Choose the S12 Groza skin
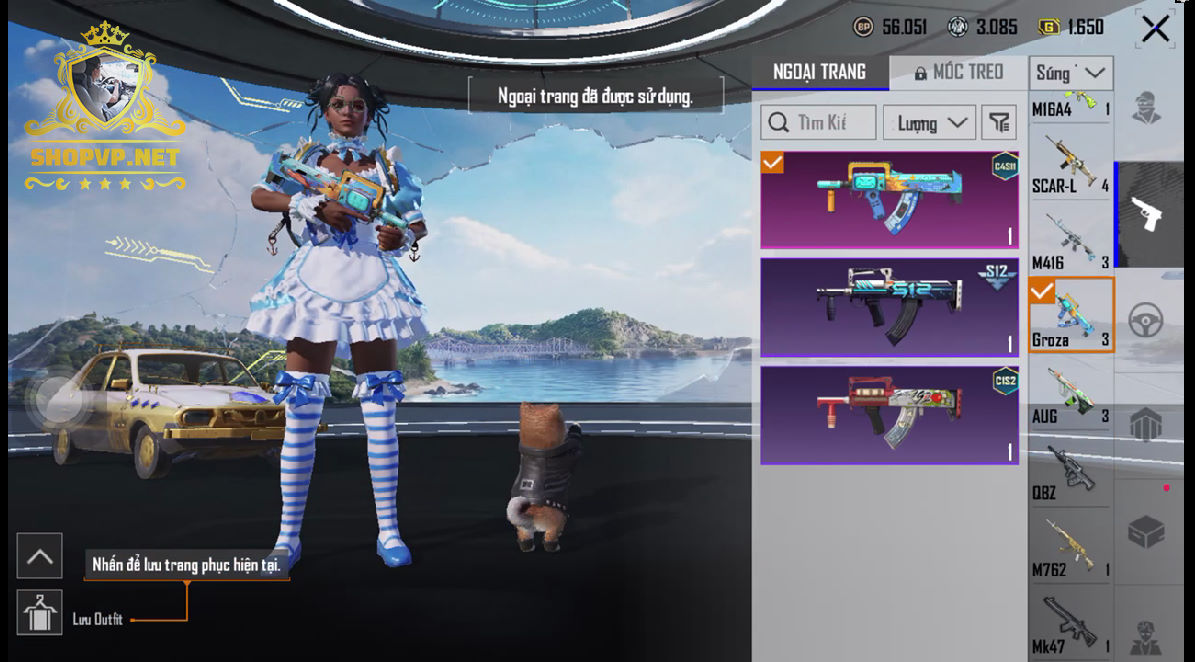 (x=889, y=307)
